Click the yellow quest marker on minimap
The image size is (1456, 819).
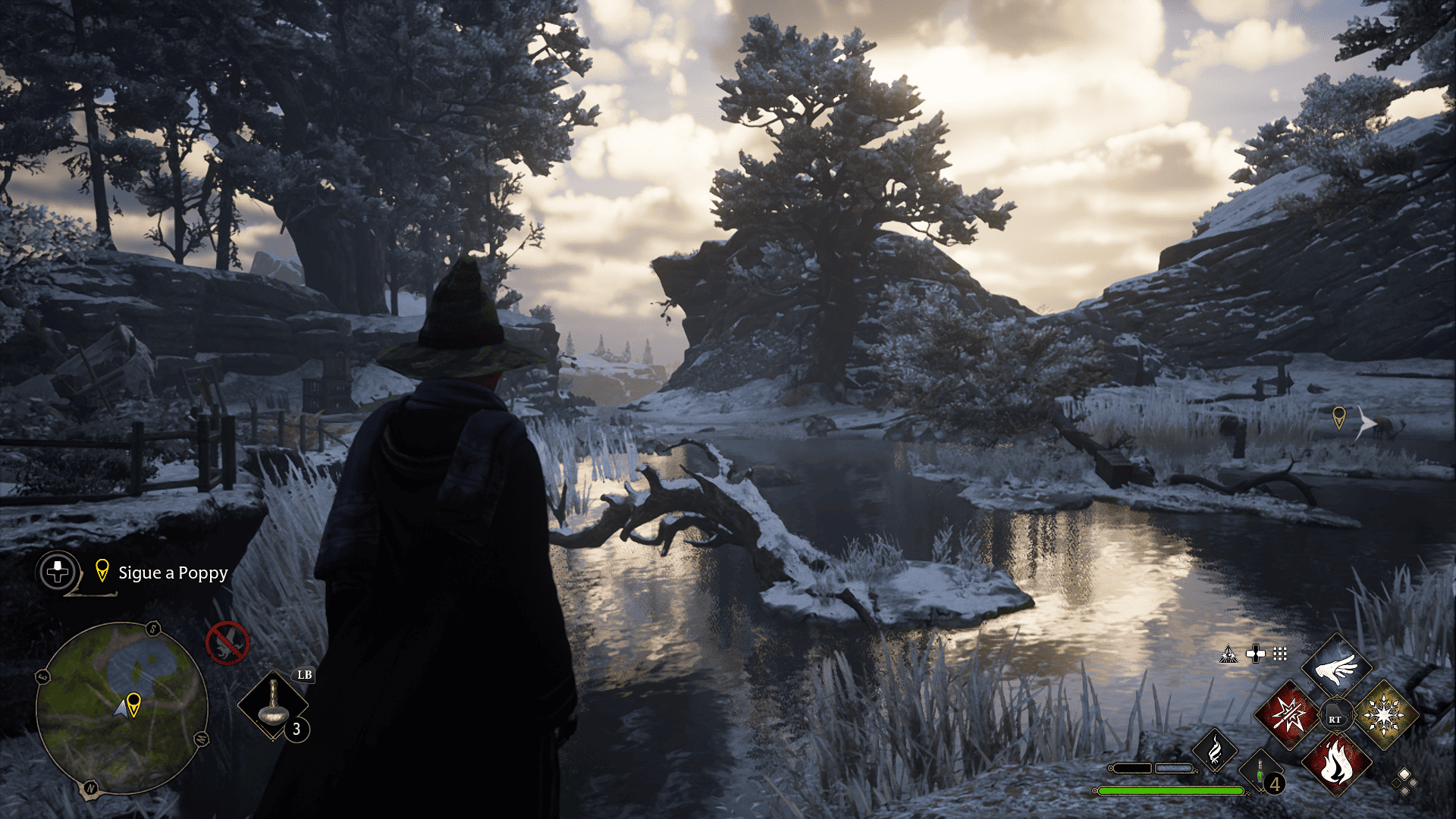click(134, 704)
